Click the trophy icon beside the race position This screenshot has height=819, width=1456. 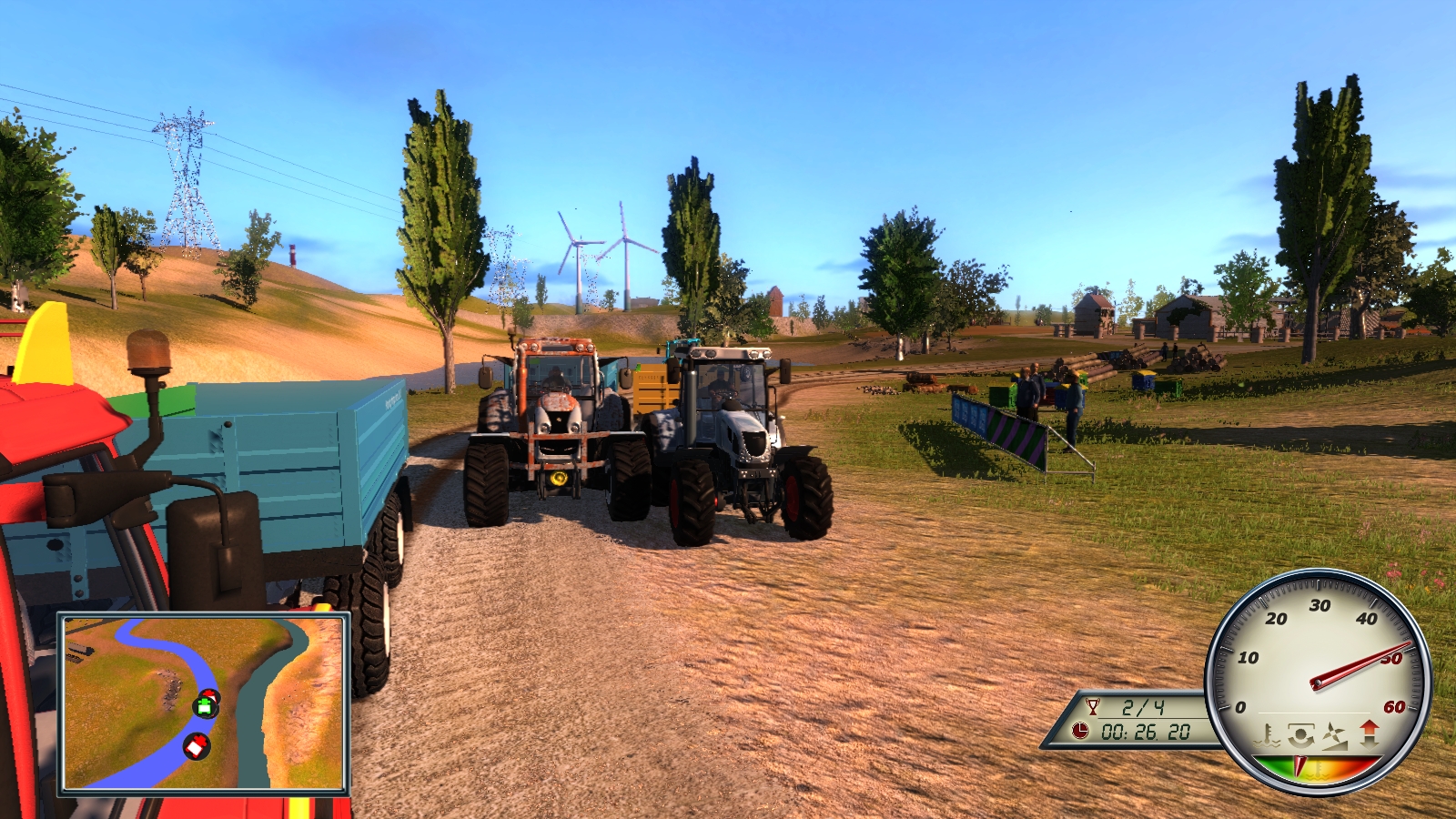(1094, 707)
